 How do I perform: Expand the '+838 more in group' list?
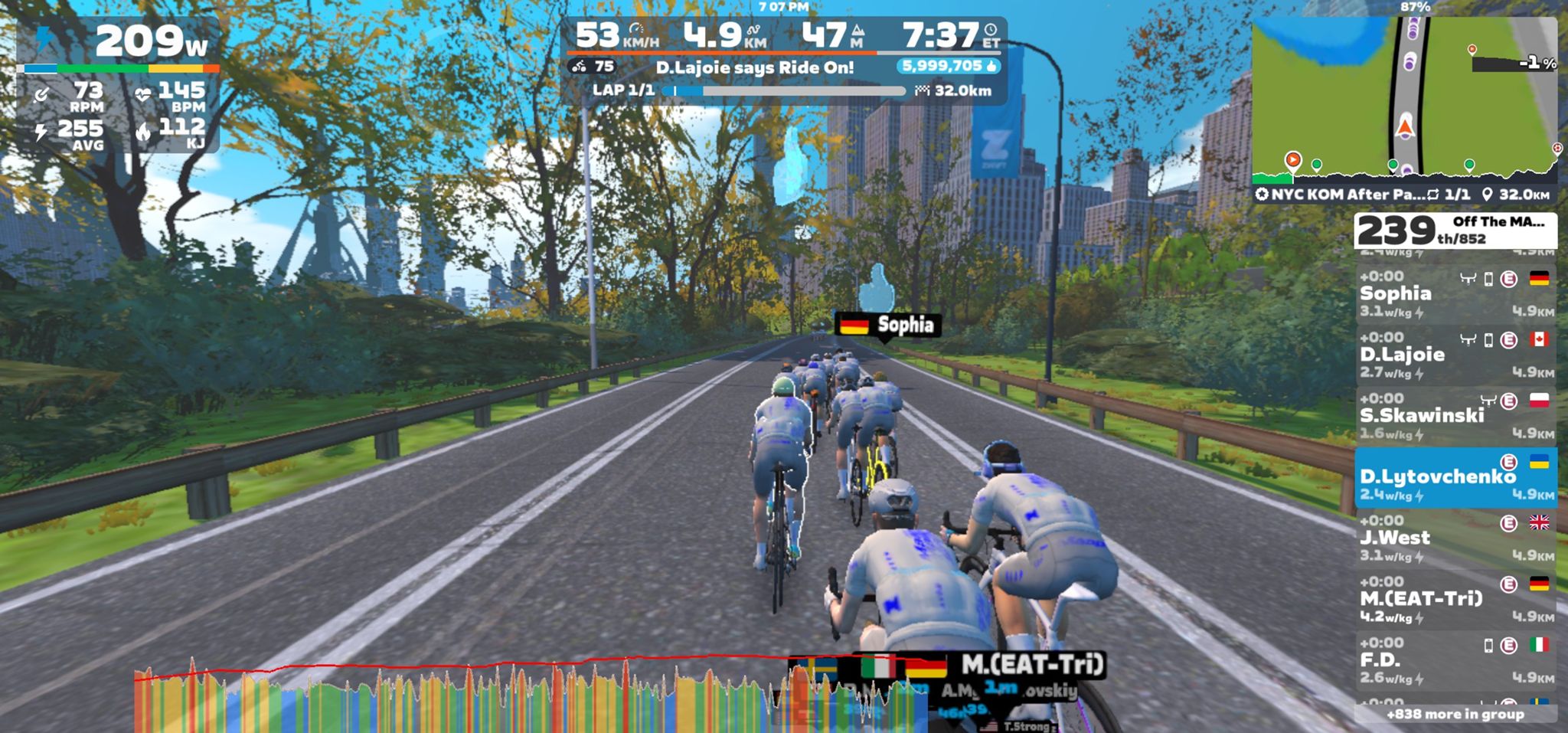pyautogui.click(x=1455, y=714)
